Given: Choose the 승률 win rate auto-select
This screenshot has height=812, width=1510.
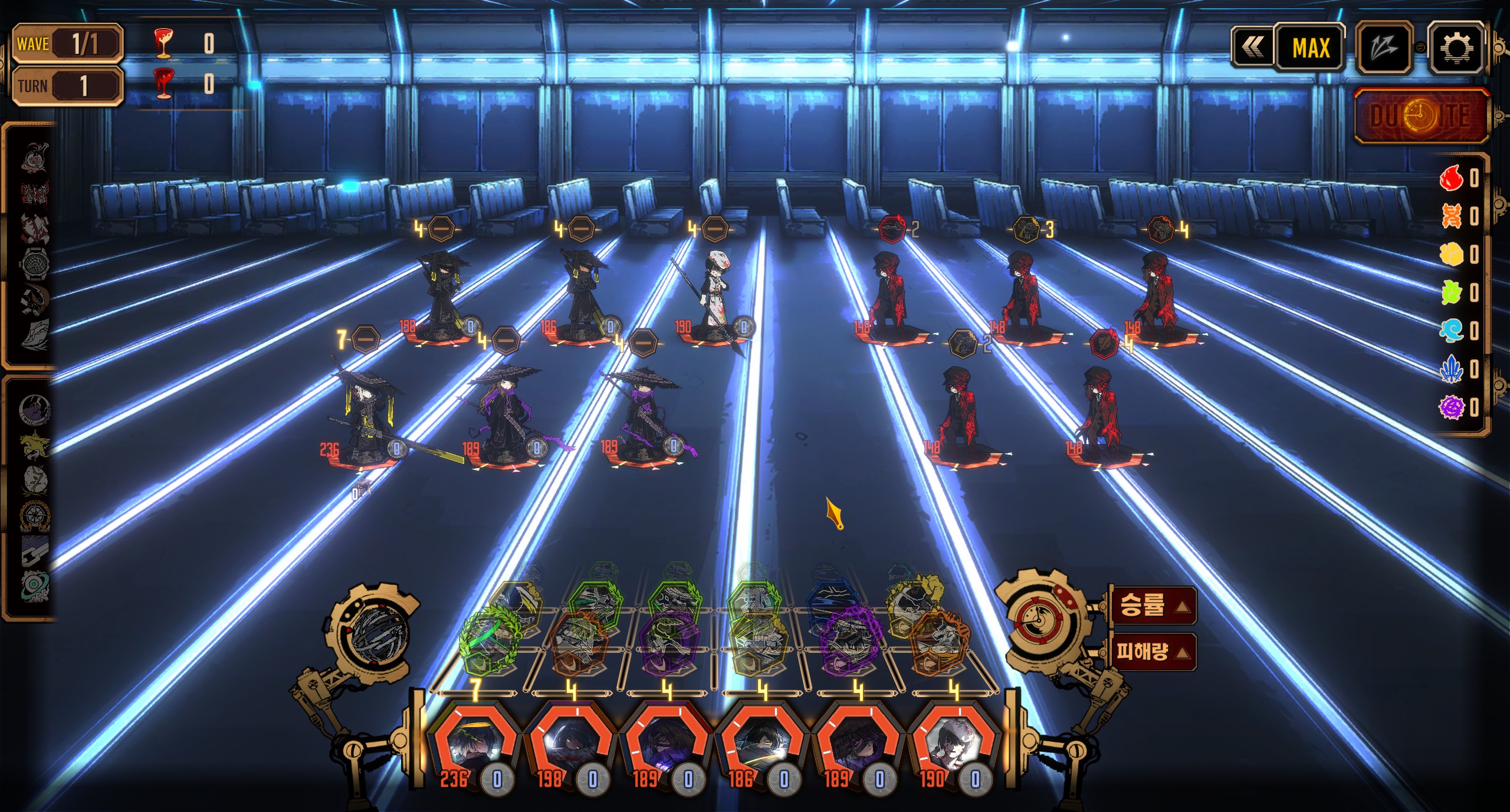Looking at the screenshot, I should pos(1153,605).
